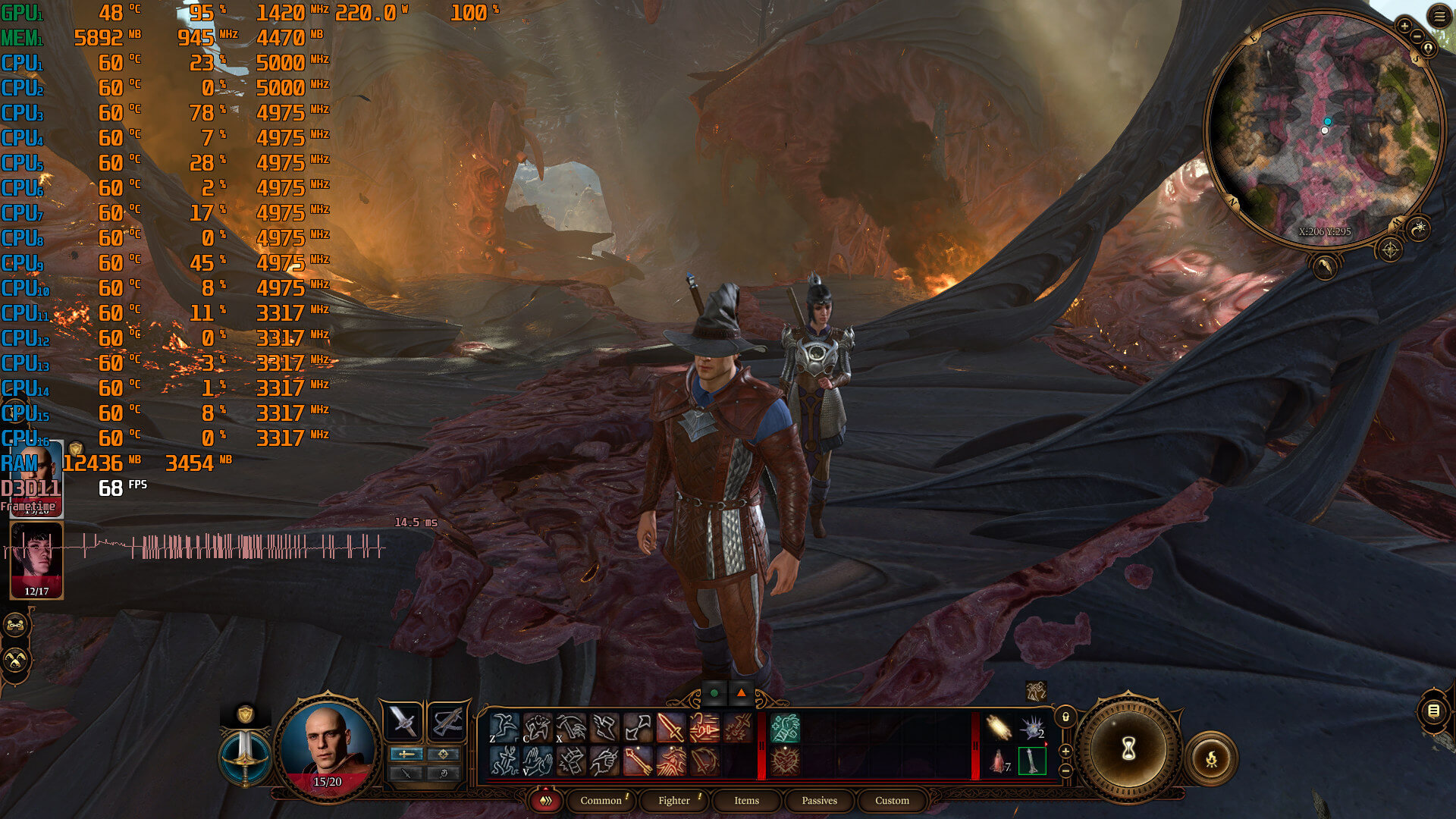Screen dimensions: 1456x819
Task: Choose the ranged crossbow weapon slot
Action: [x=447, y=721]
